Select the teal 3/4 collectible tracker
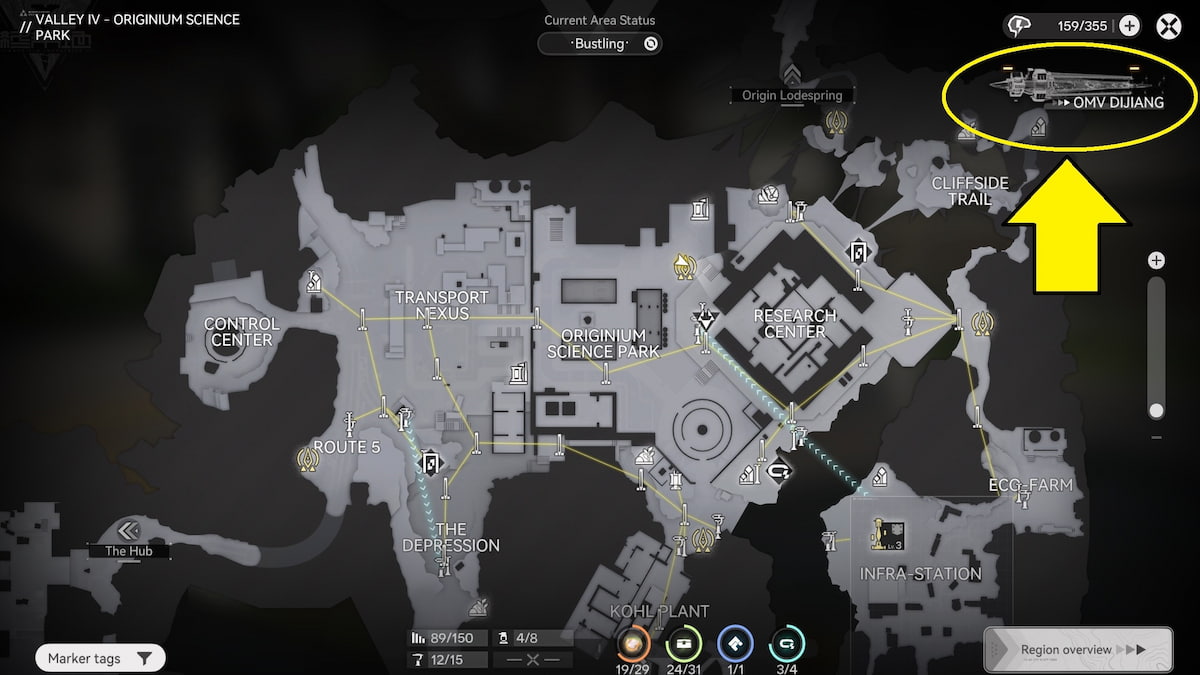This screenshot has width=1200, height=675. pyautogui.click(x=786, y=643)
